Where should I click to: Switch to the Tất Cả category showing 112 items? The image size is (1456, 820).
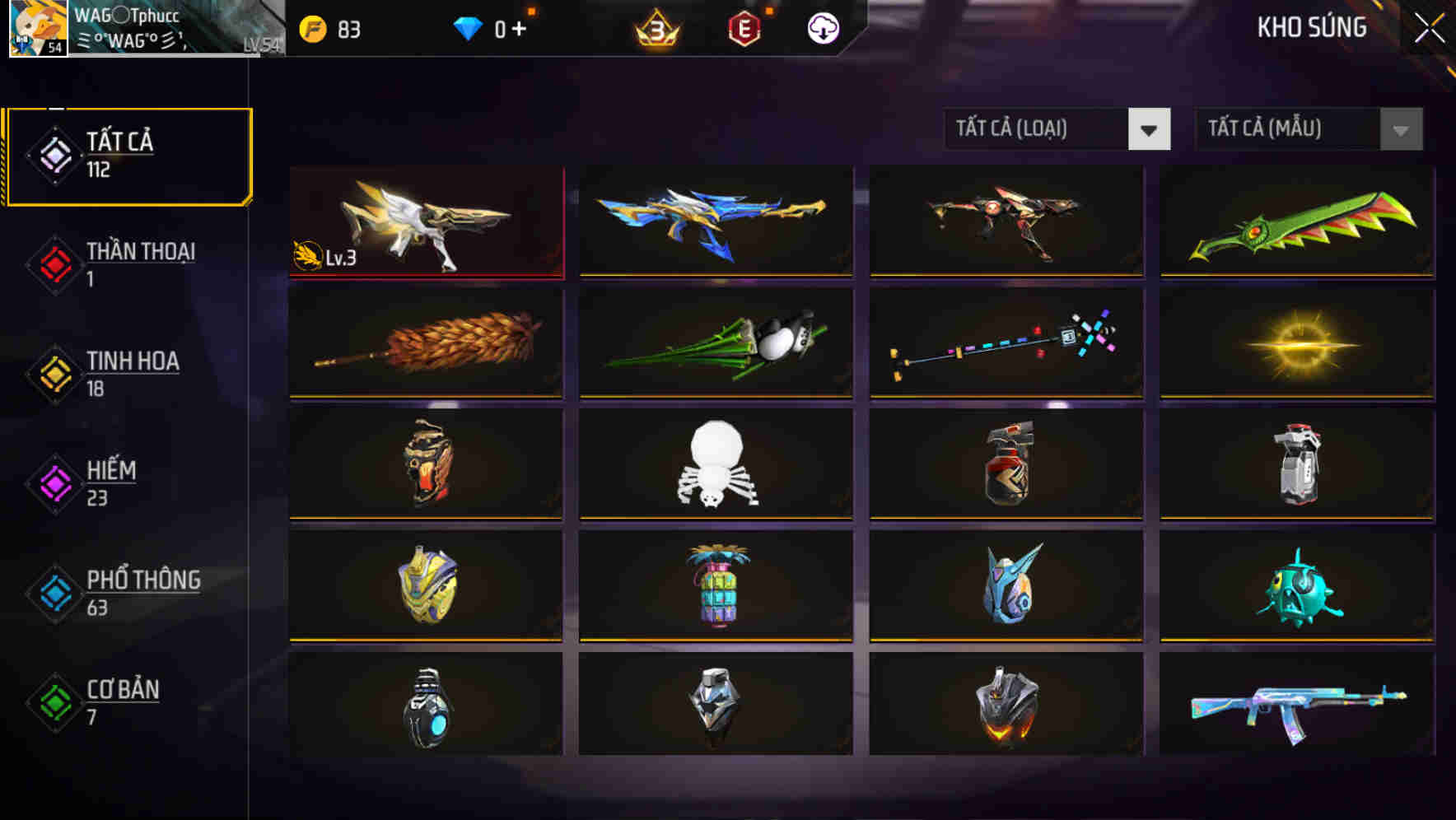128,156
